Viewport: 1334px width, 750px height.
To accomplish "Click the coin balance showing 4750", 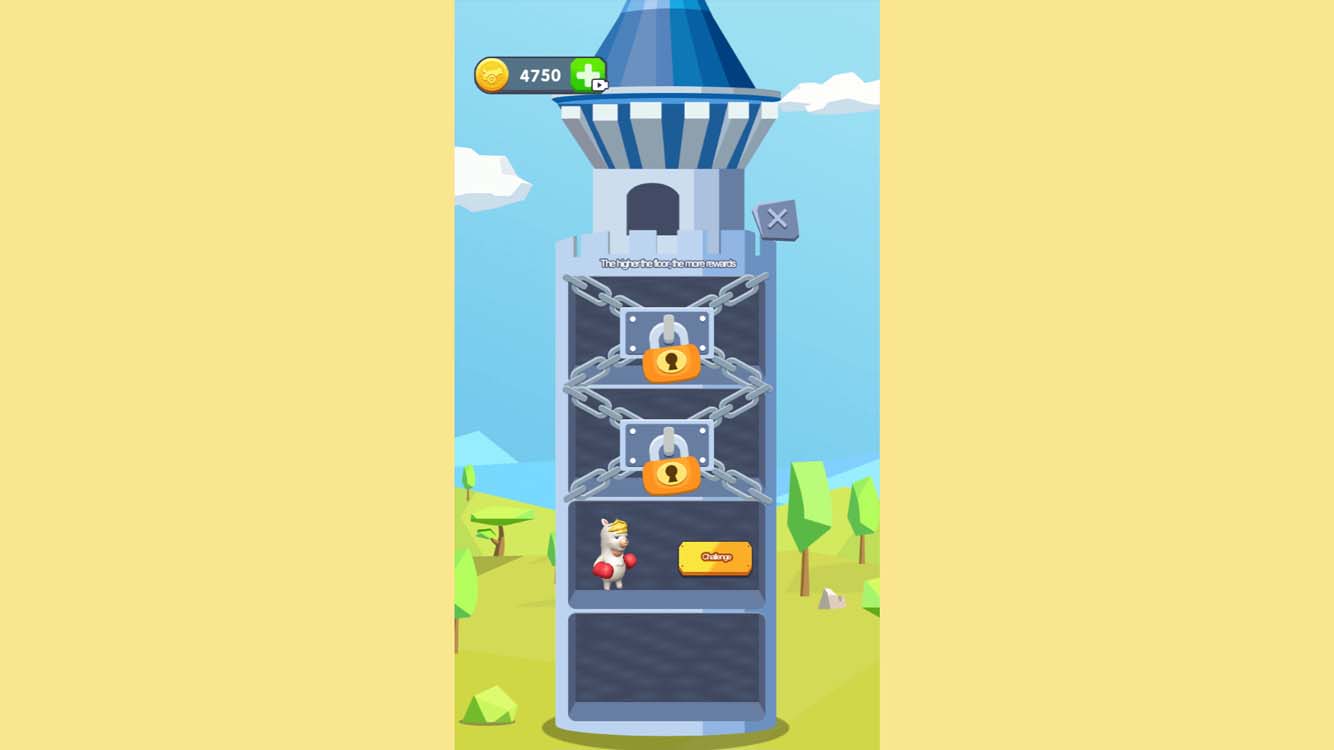I will coord(538,73).
